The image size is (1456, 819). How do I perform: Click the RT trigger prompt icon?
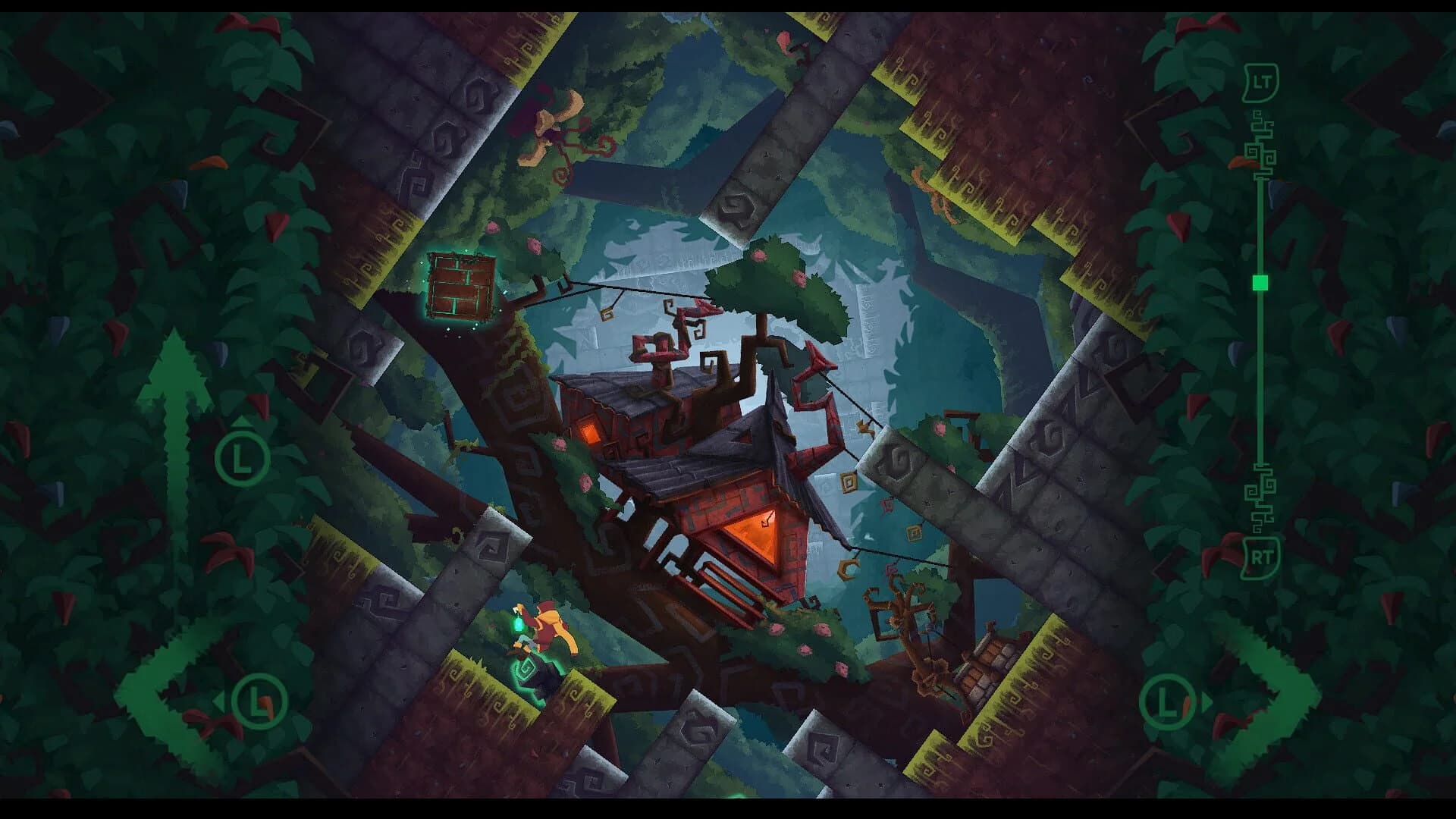pyautogui.click(x=1261, y=556)
